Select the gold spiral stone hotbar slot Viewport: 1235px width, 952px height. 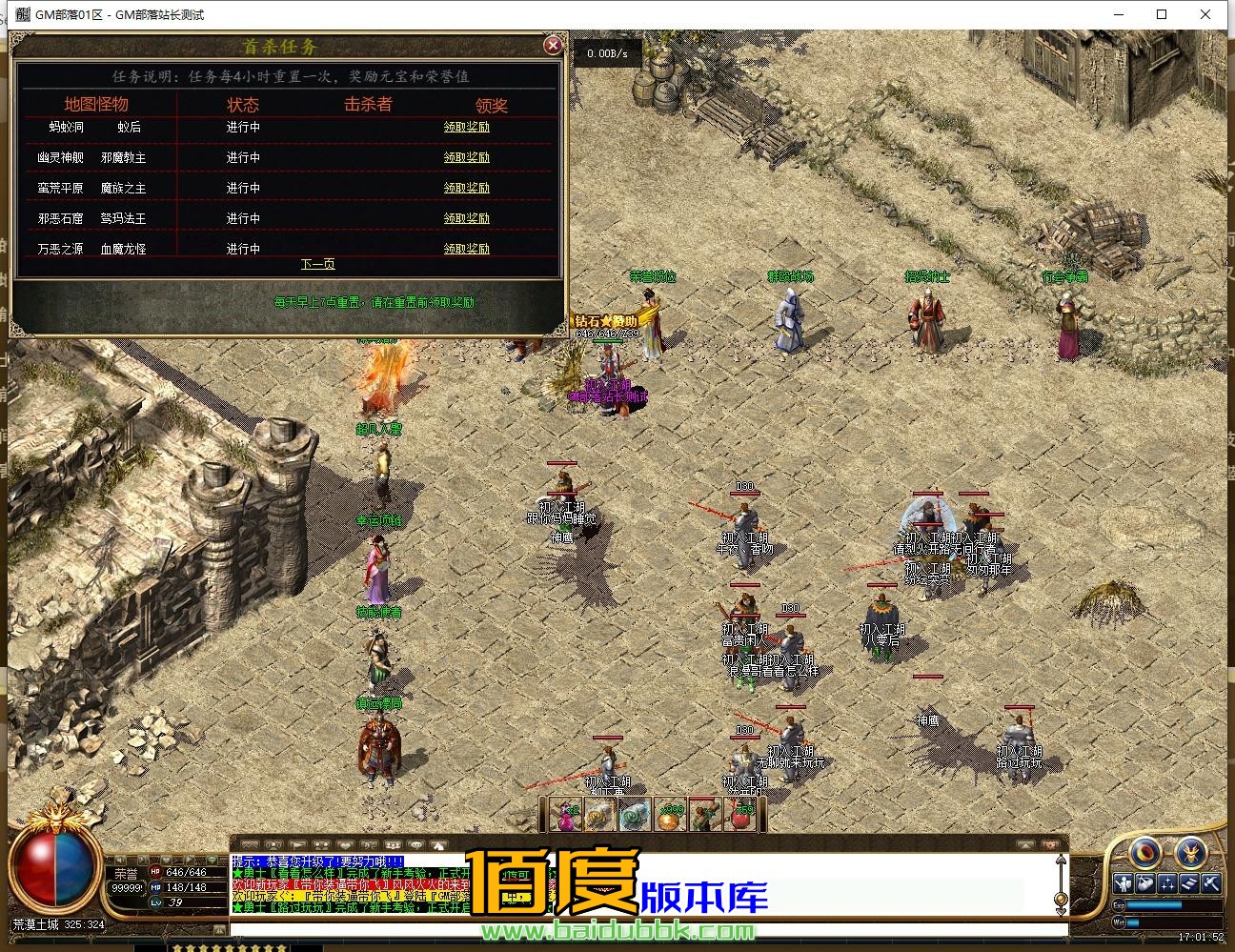pos(600,815)
